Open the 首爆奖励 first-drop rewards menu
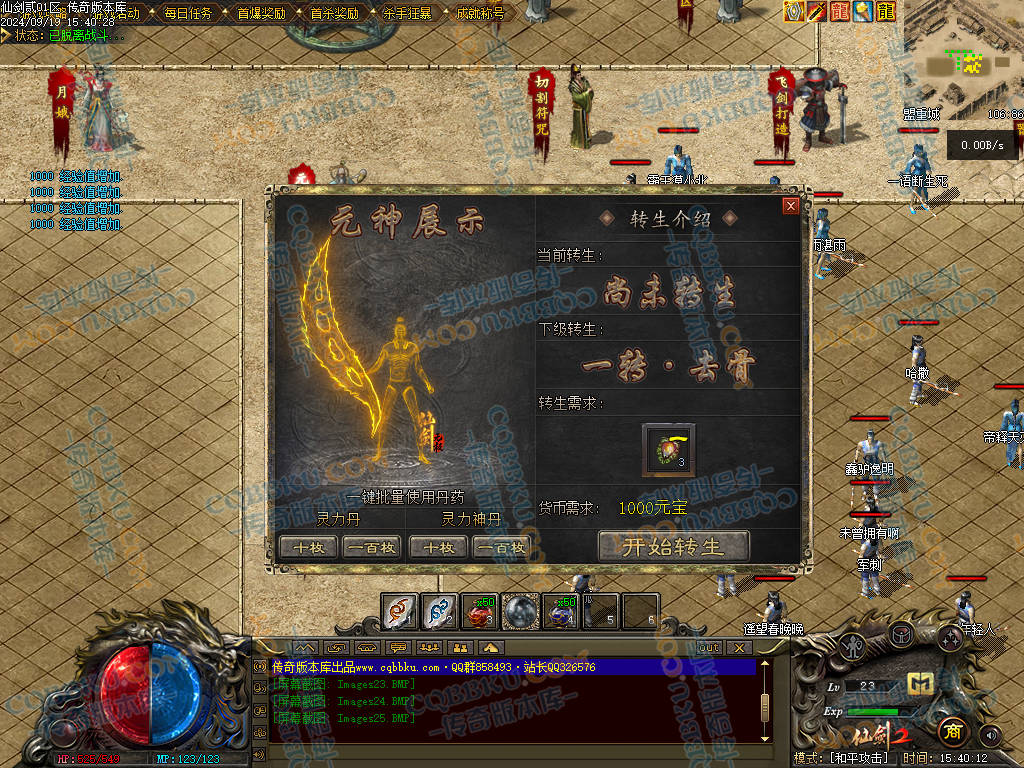This screenshot has width=1024, height=768. coord(261,14)
